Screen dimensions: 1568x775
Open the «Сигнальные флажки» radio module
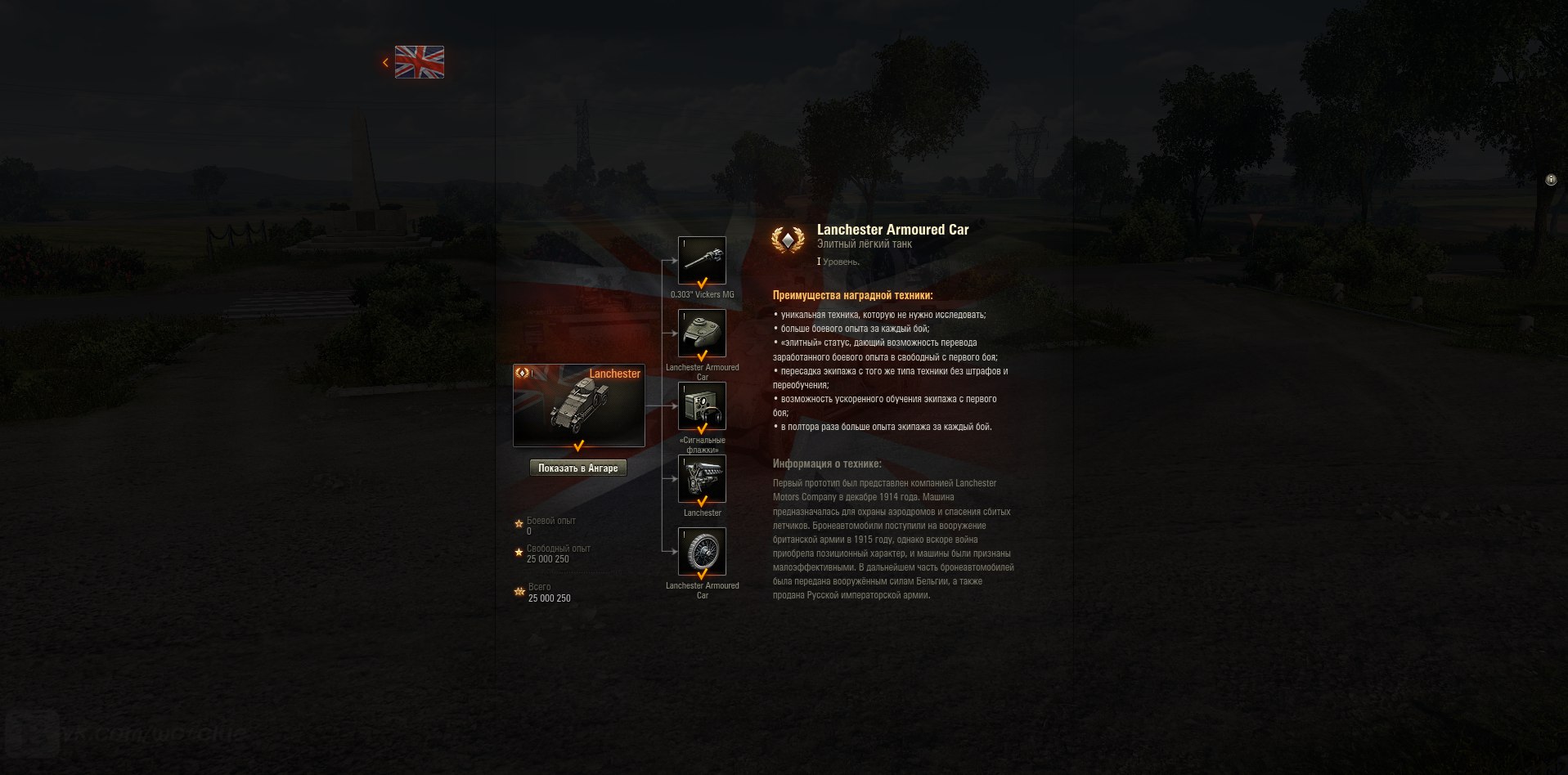tap(702, 406)
